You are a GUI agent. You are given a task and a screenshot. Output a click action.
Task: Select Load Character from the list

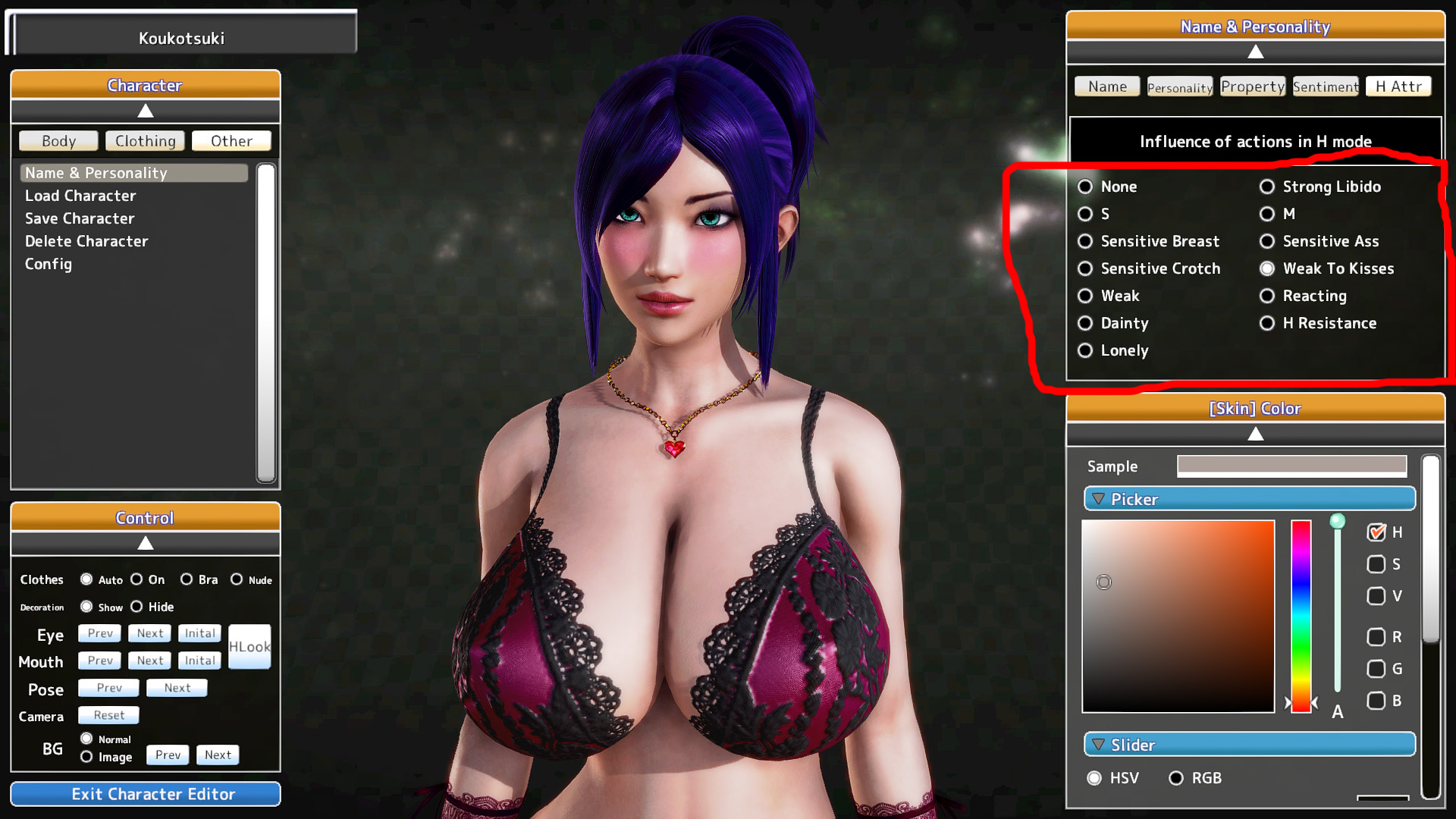[x=80, y=196]
